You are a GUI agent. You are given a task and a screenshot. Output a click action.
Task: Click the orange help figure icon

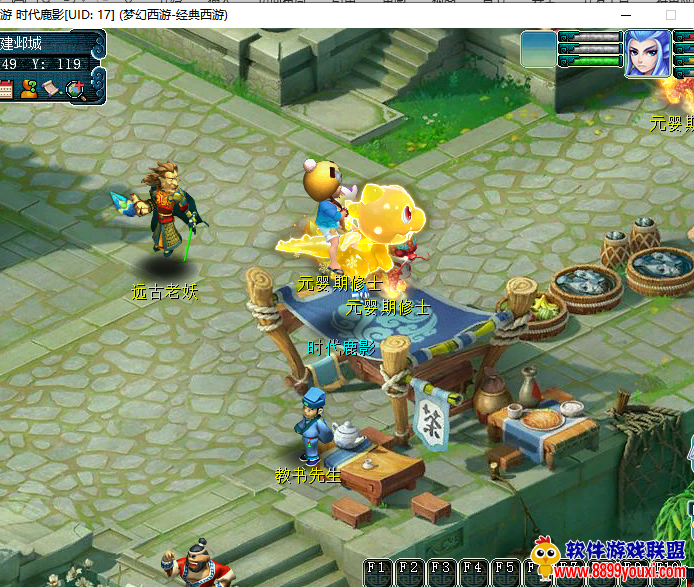(x=29, y=89)
